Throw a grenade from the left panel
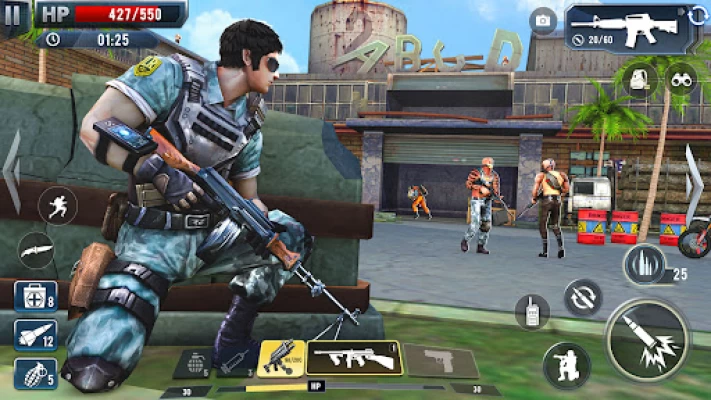The height and width of the screenshot is (400, 711). click(35, 375)
